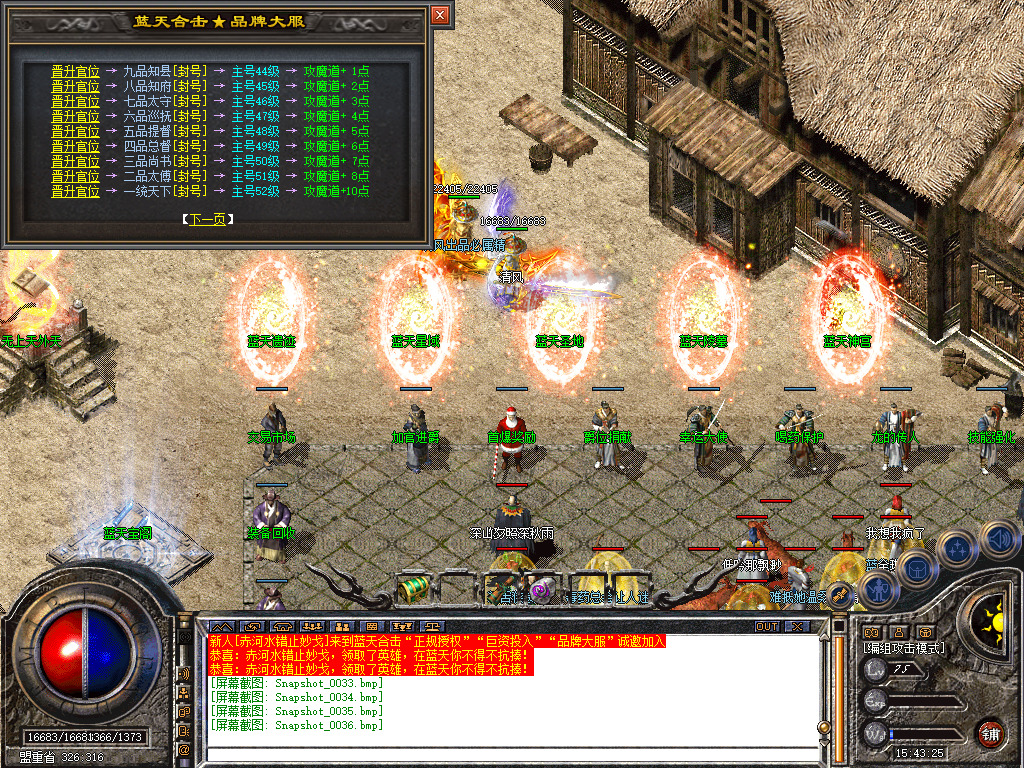The image size is (1024, 768).
Task: Open the bag round button
Action: [x=916, y=569]
